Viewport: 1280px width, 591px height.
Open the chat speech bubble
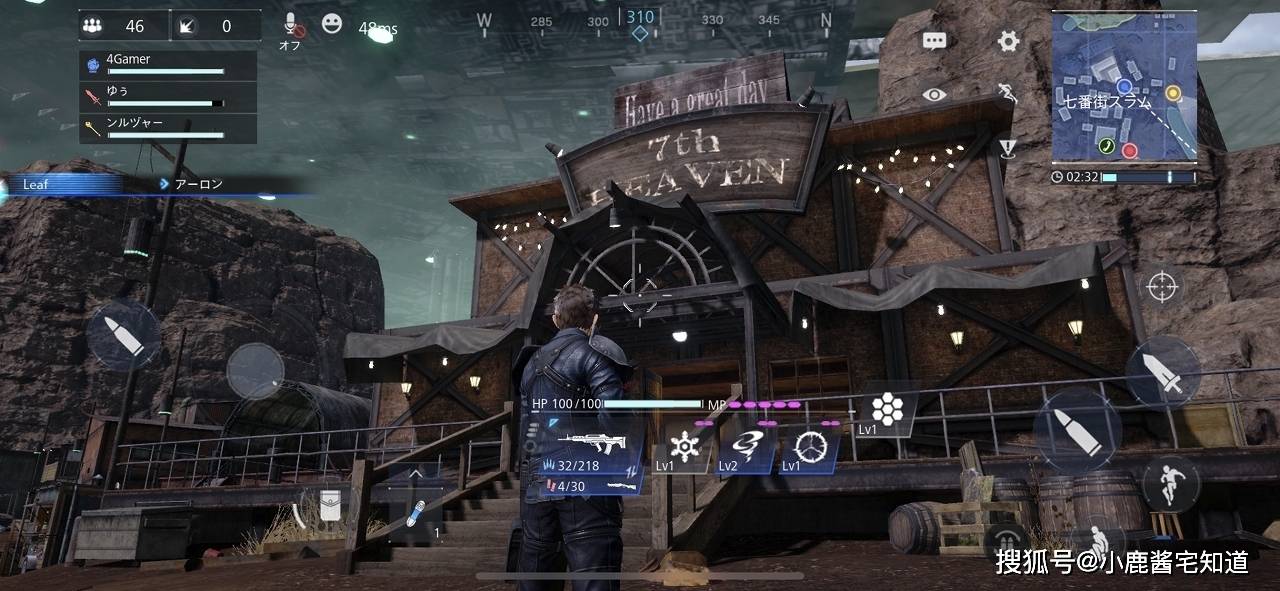[935, 41]
